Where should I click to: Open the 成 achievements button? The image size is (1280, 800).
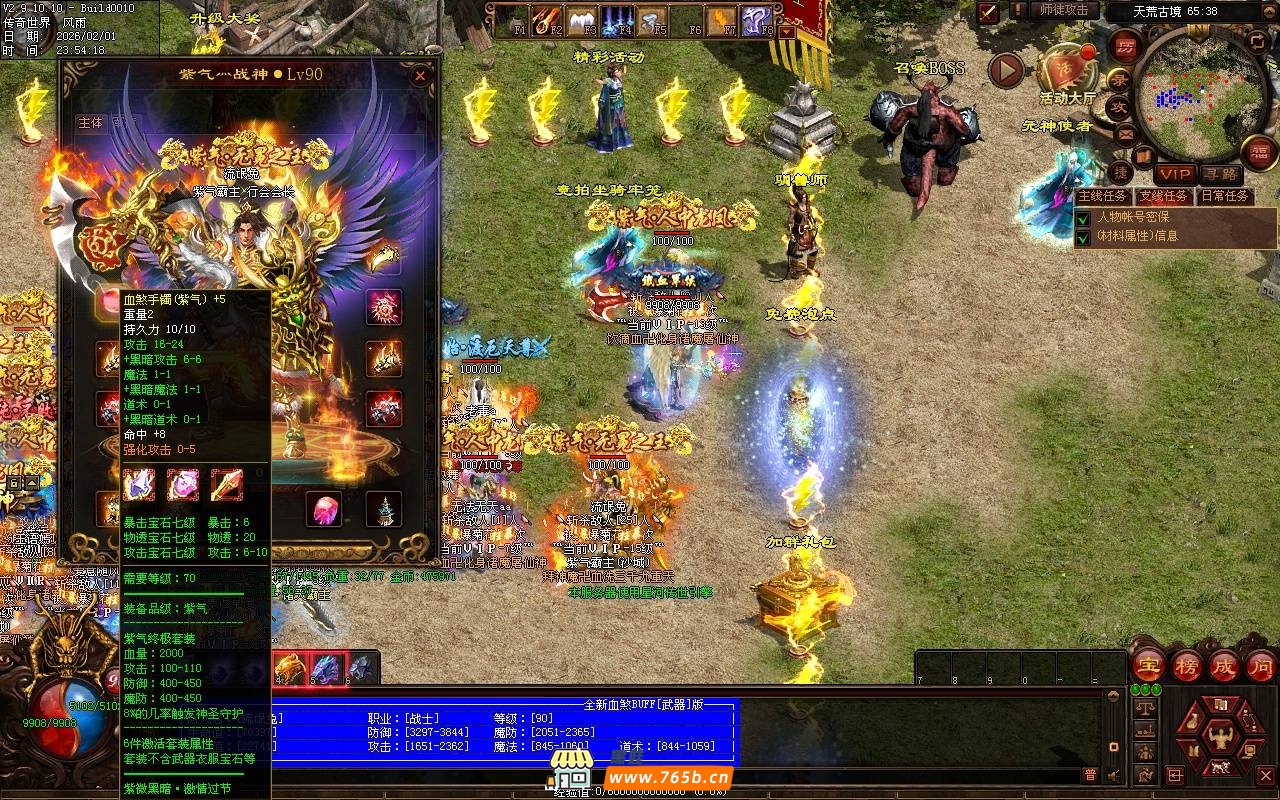1224,665
